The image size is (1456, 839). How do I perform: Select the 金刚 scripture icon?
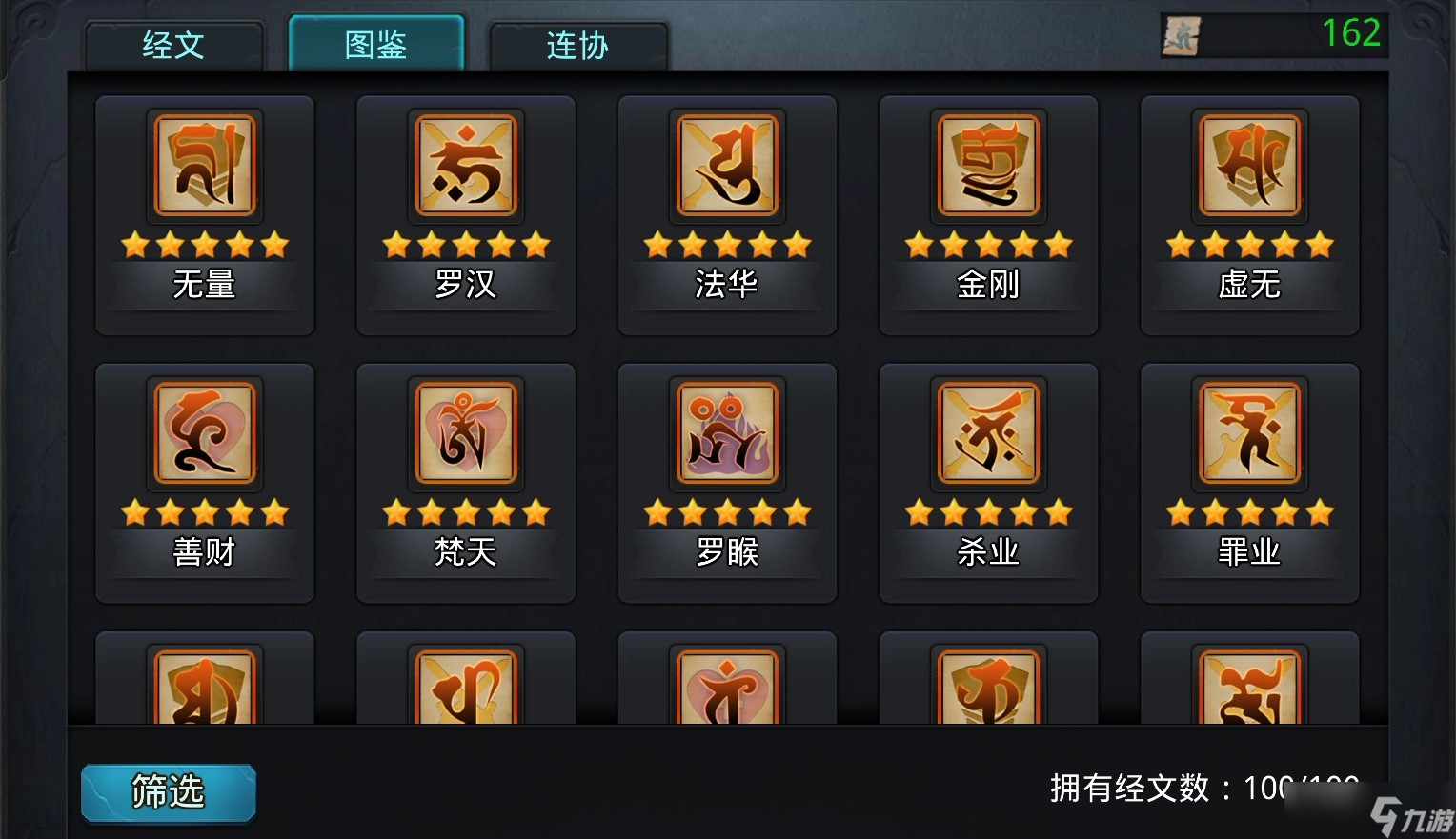point(987,166)
